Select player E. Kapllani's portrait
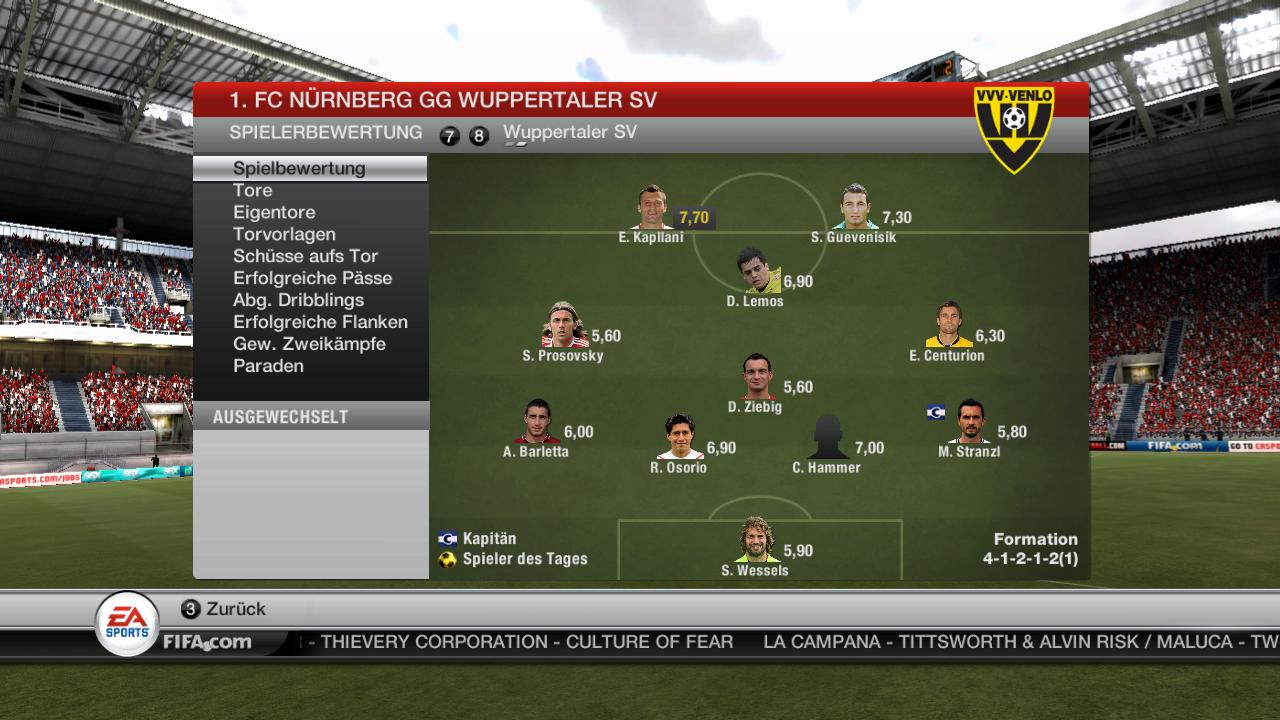This screenshot has height=720, width=1280. pos(653,208)
